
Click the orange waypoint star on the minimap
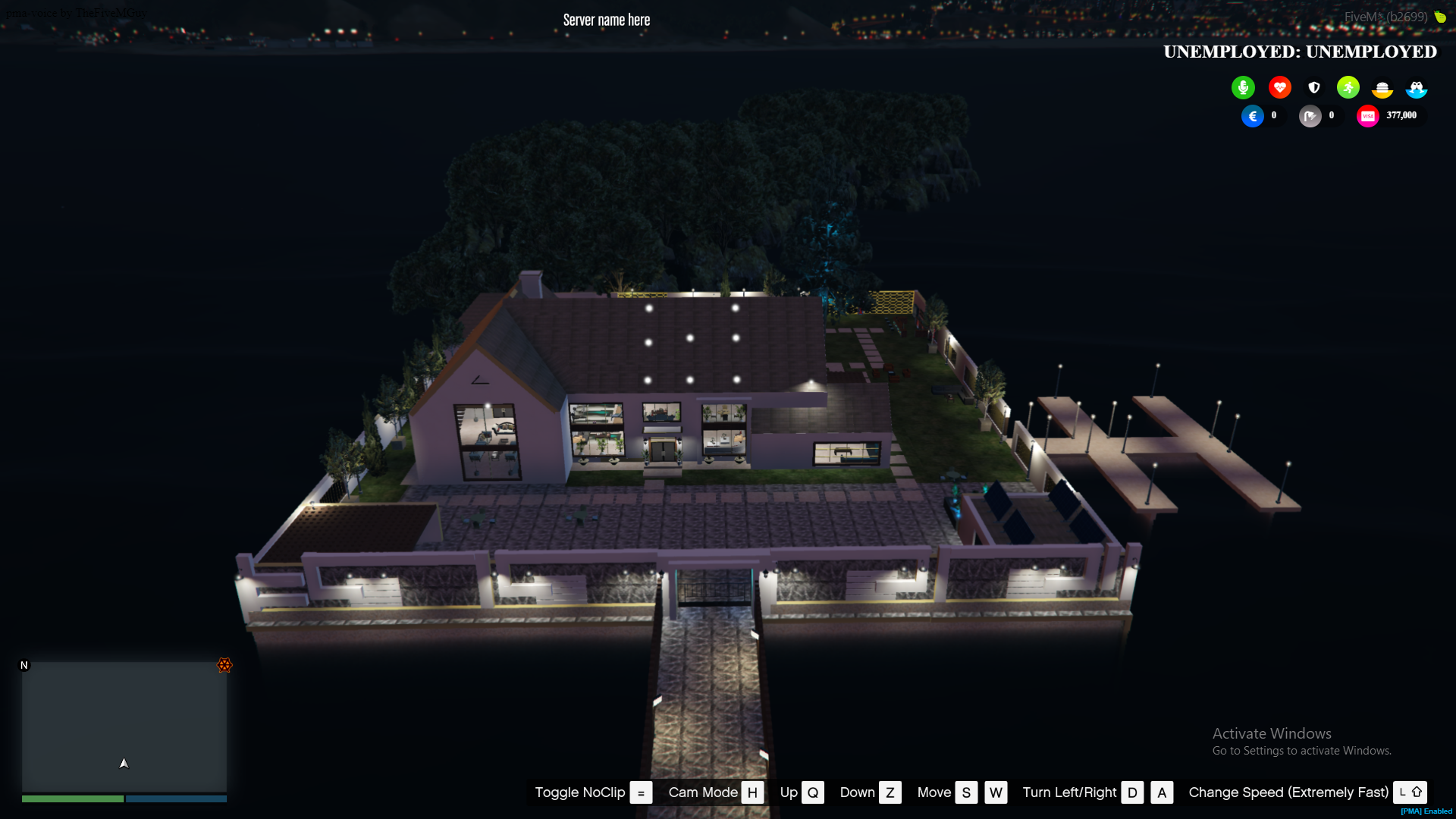[224, 666]
